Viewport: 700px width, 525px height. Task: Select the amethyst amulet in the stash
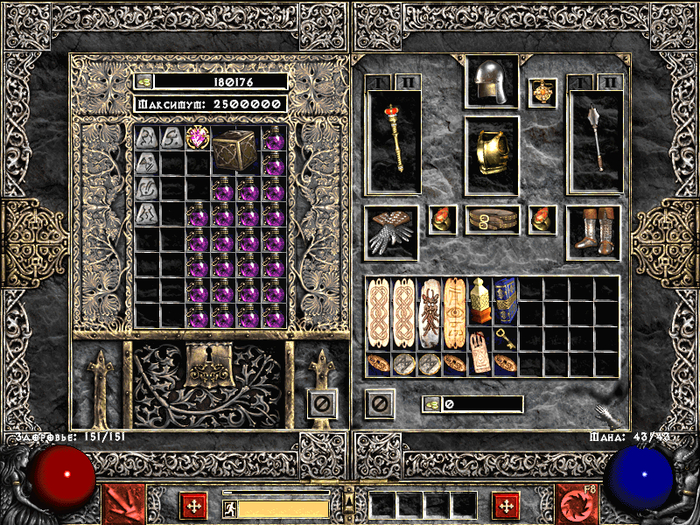pos(197,138)
